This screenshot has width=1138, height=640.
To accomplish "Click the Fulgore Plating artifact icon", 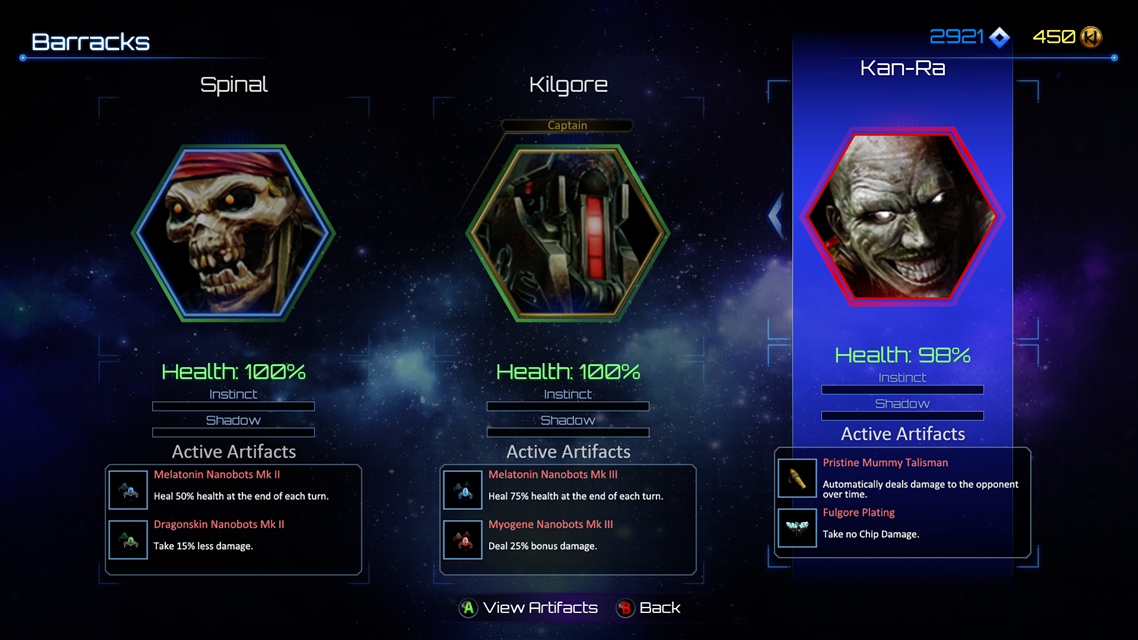I will [797, 527].
